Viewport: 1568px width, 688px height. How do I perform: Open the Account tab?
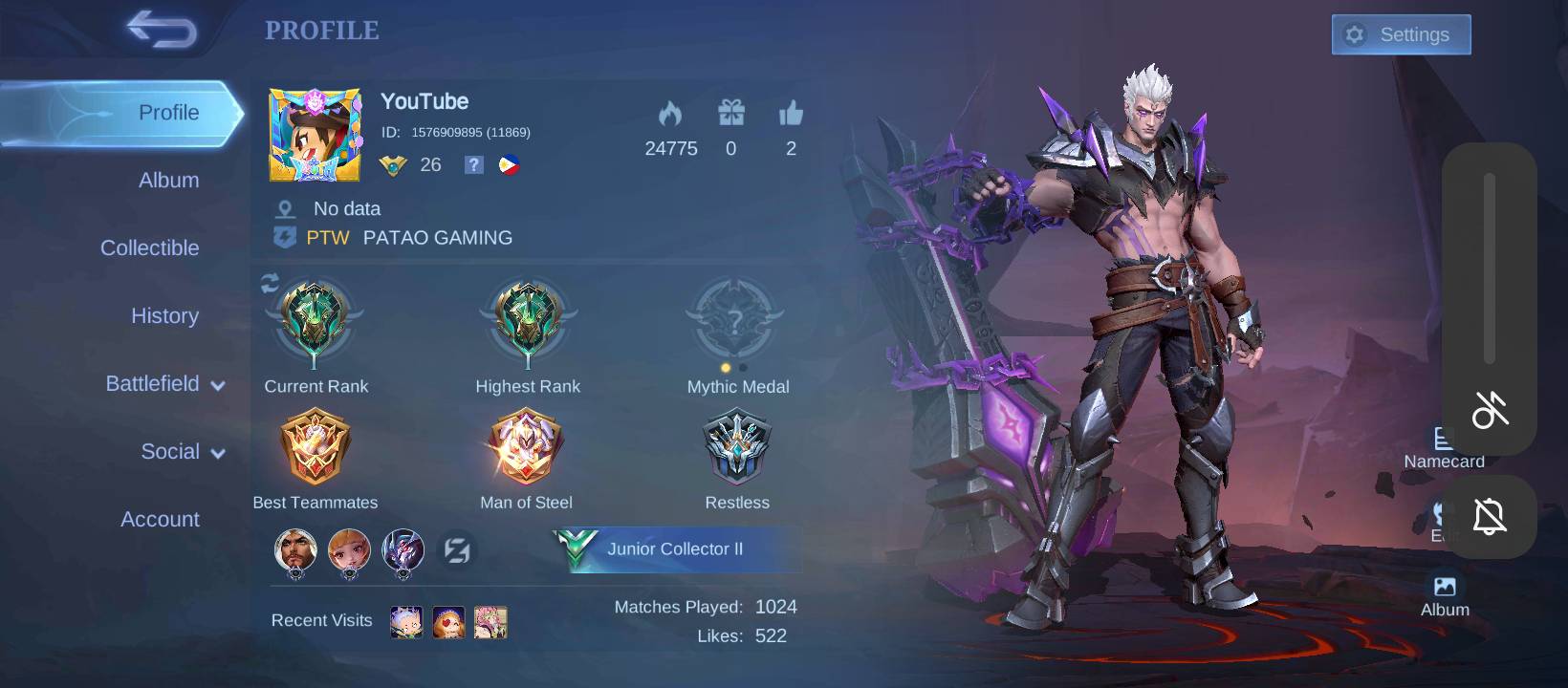coord(160,519)
